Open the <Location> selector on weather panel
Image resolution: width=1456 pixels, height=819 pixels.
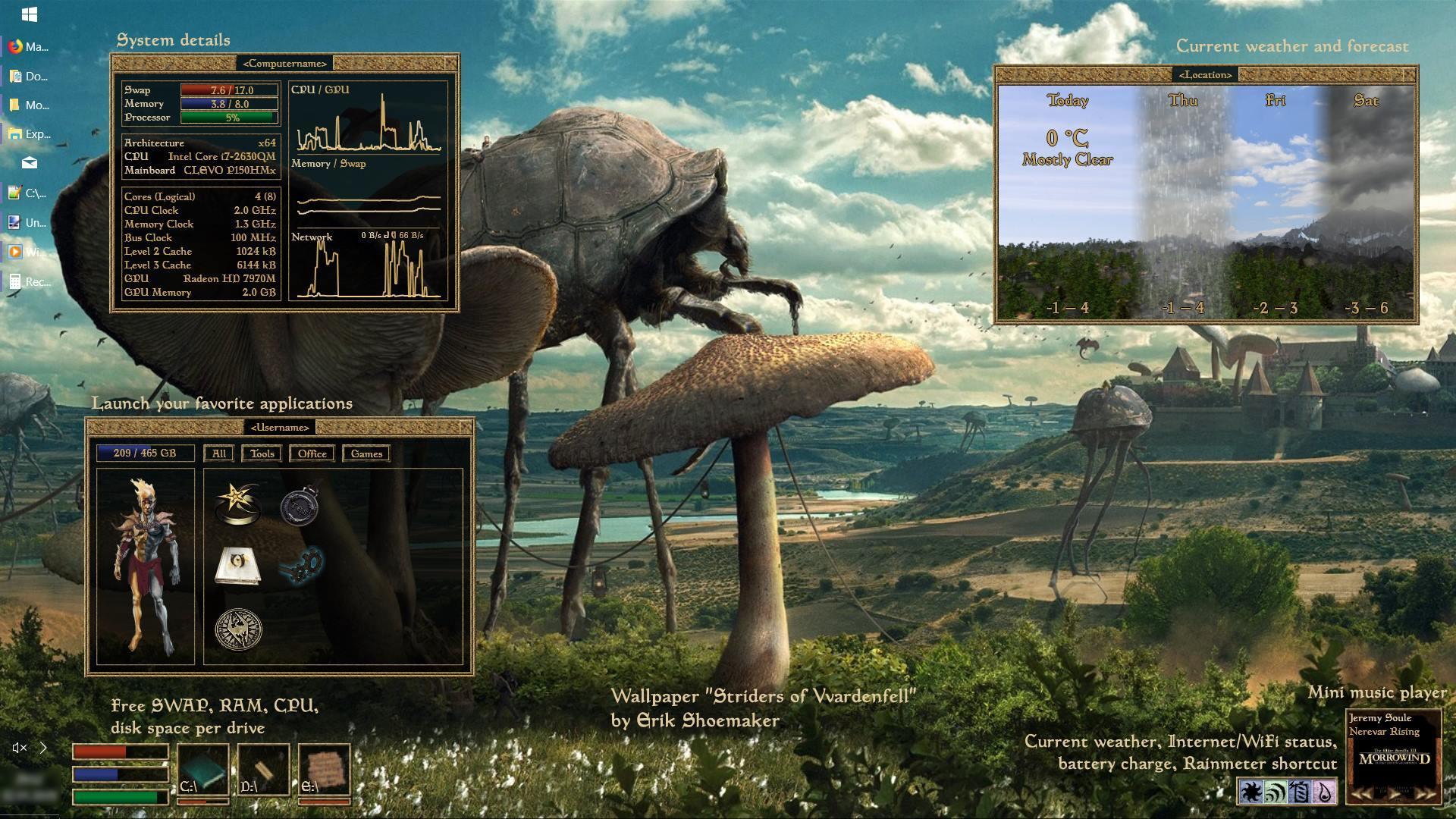[1205, 74]
